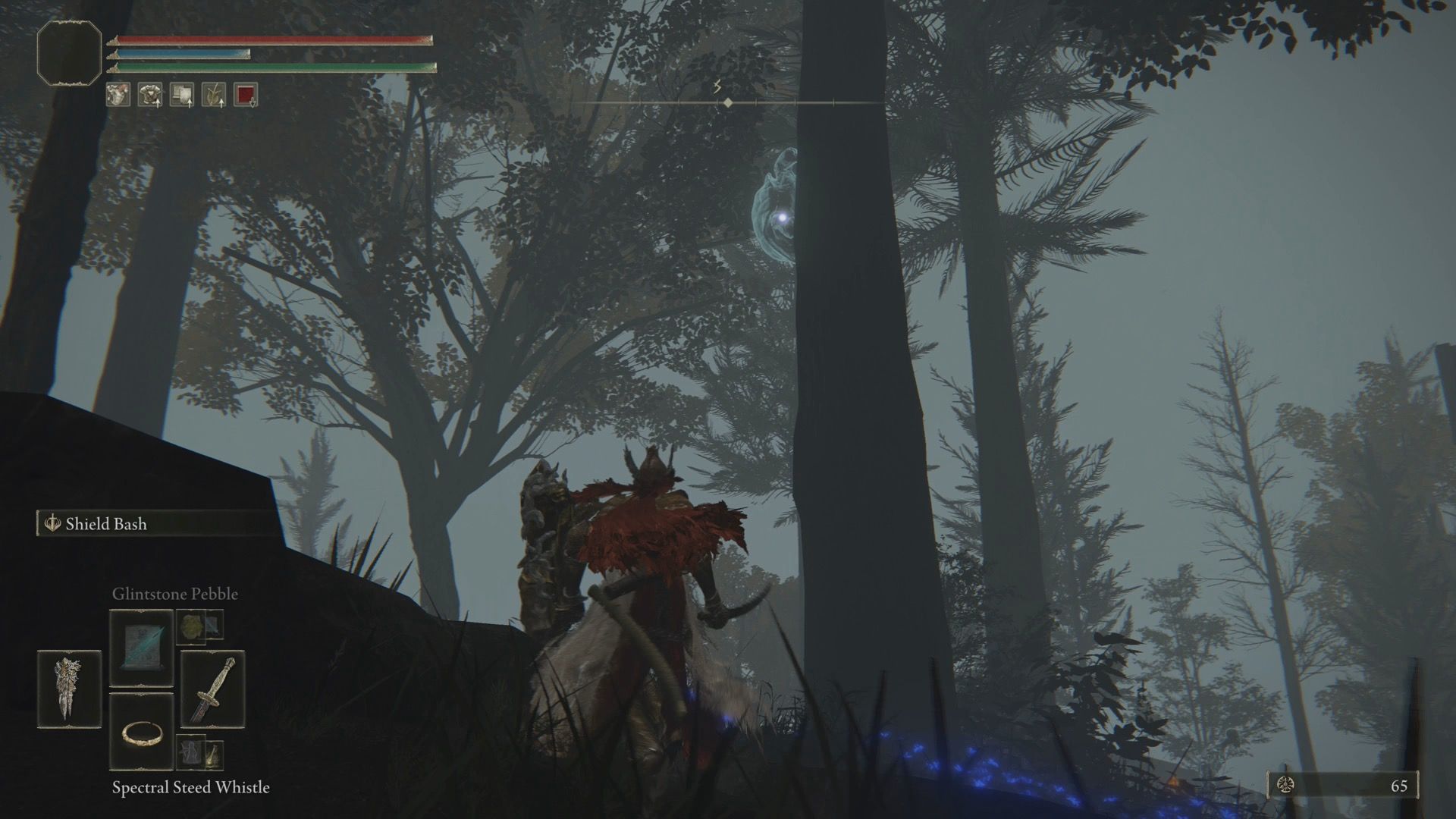Click the blue FP bar

182,53
